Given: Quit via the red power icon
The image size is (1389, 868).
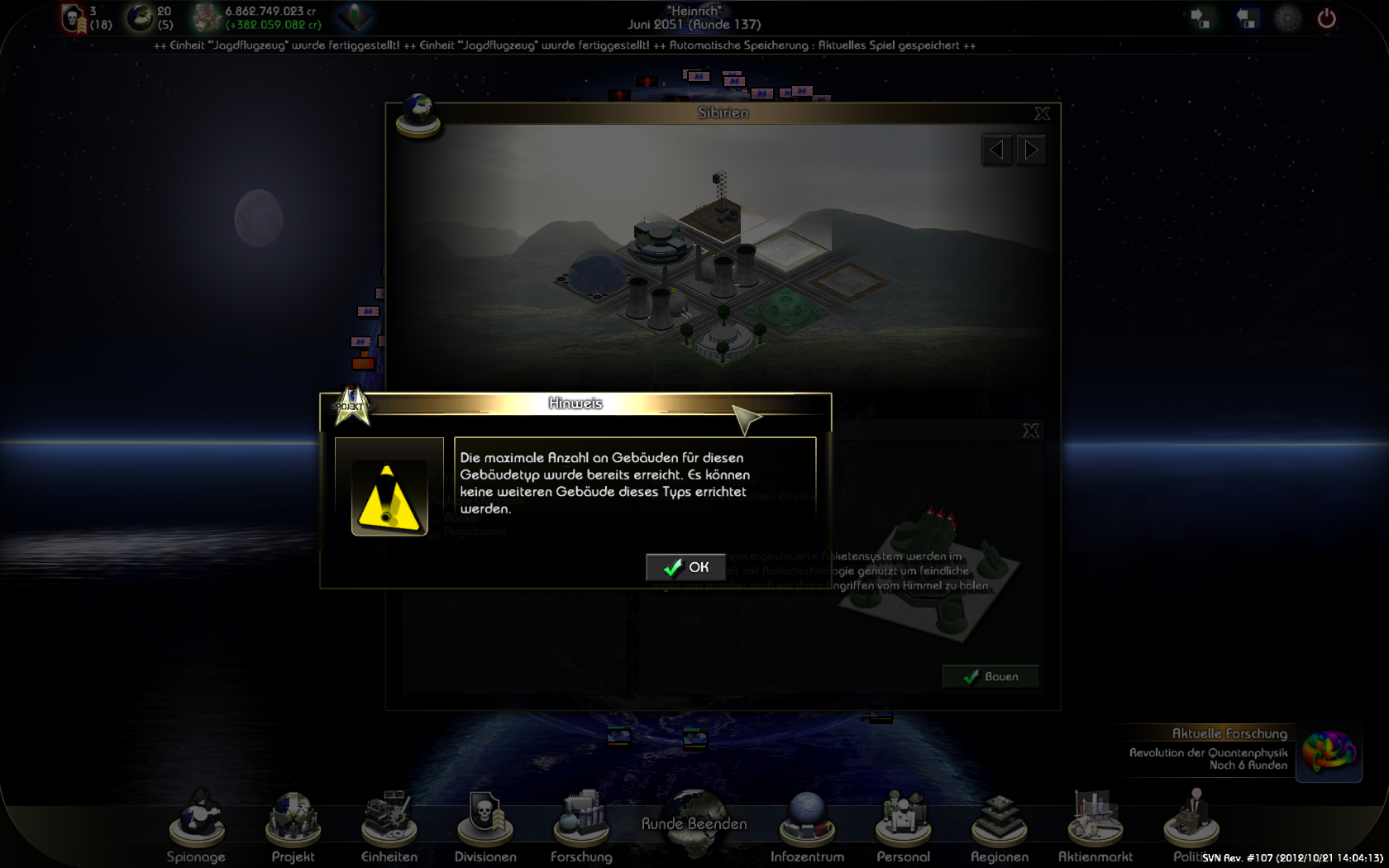Looking at the screenshot, I should pyautogui.click(x=1326, y=18).
